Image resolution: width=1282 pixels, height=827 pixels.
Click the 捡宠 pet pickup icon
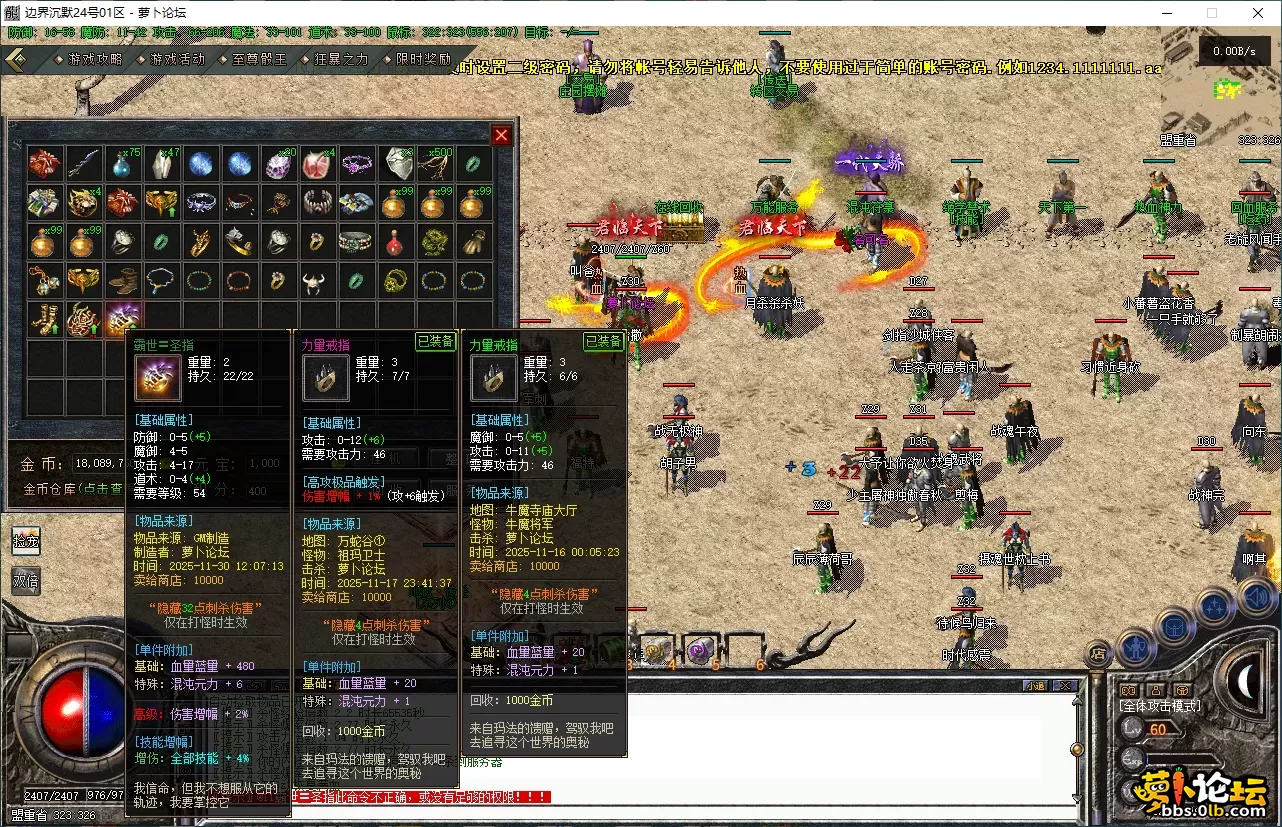24,542
